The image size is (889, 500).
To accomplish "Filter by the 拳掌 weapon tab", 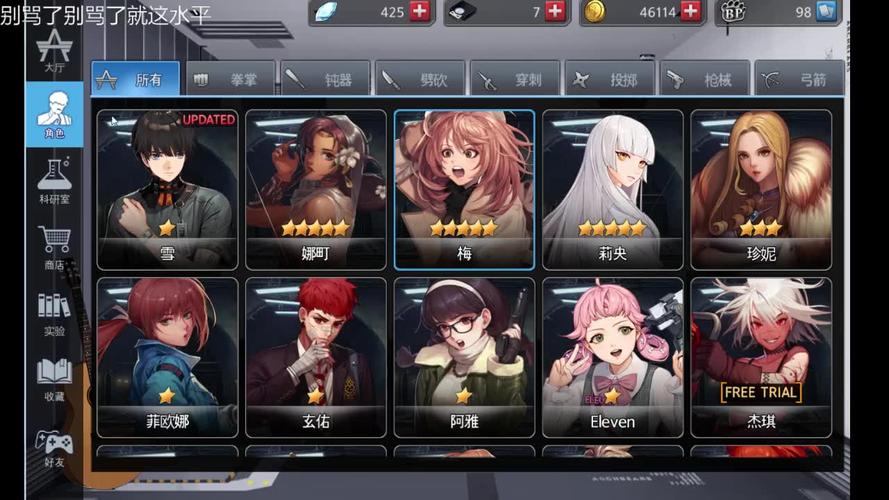I will [229, 79].
